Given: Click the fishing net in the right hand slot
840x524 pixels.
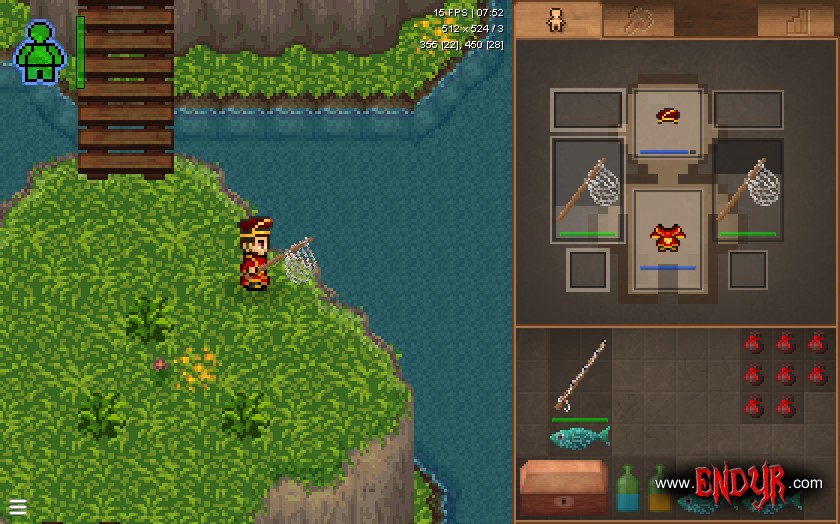Looking at the screenshot, I should pos(748,190).
